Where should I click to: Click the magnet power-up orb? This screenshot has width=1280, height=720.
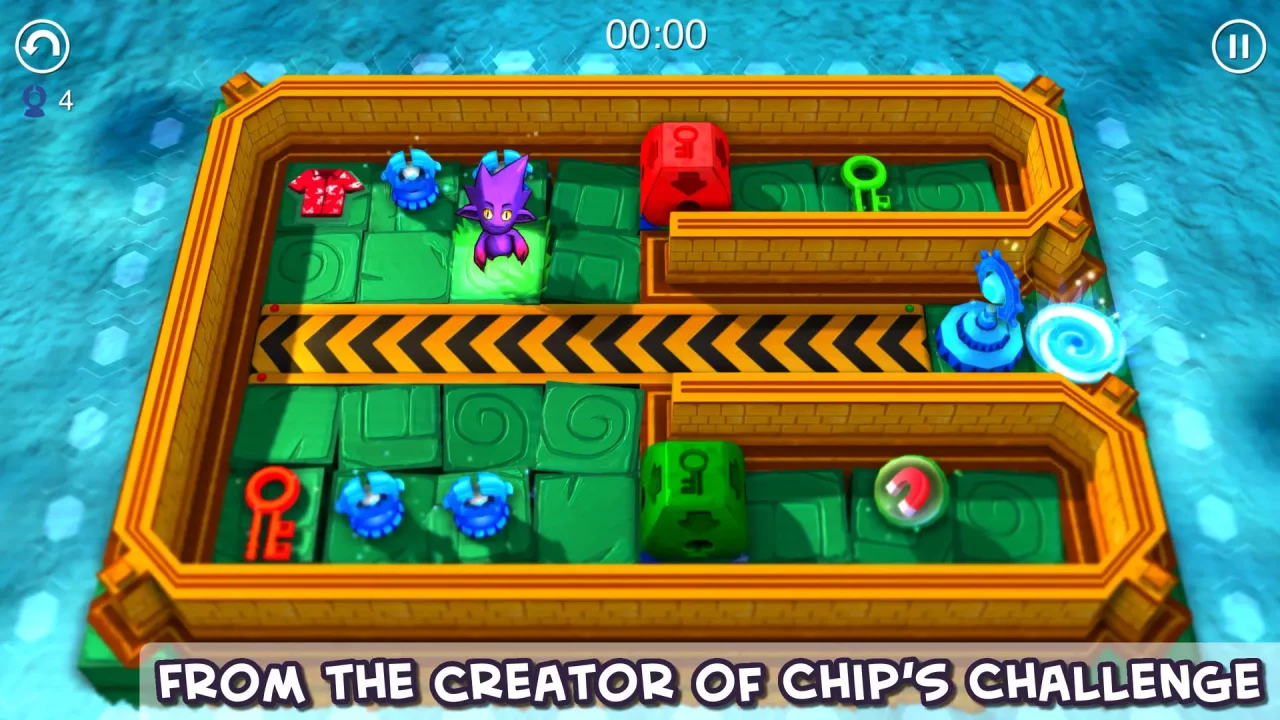coord(910,490)
